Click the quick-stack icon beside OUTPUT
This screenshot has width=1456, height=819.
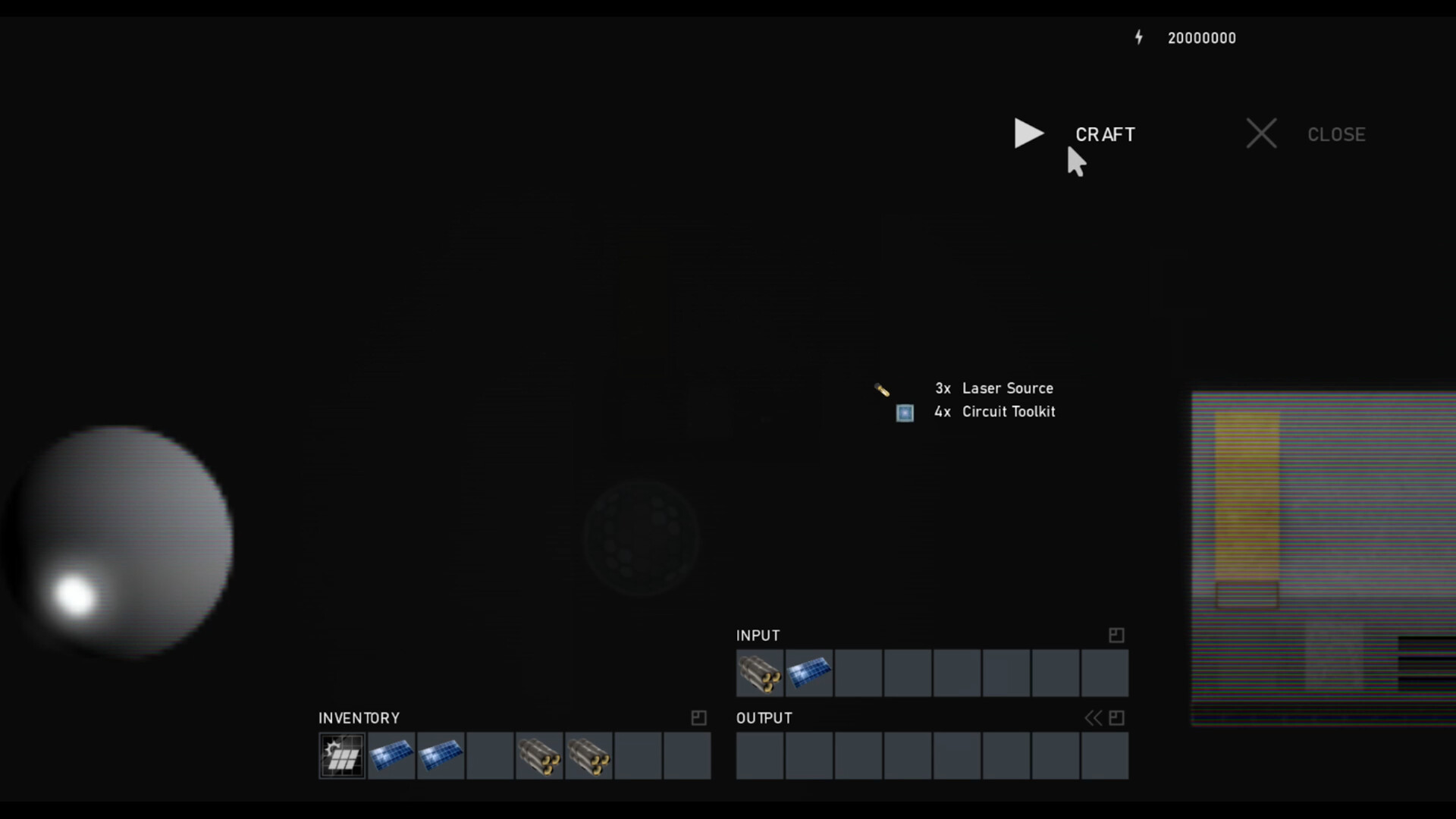click(1116, 717)
